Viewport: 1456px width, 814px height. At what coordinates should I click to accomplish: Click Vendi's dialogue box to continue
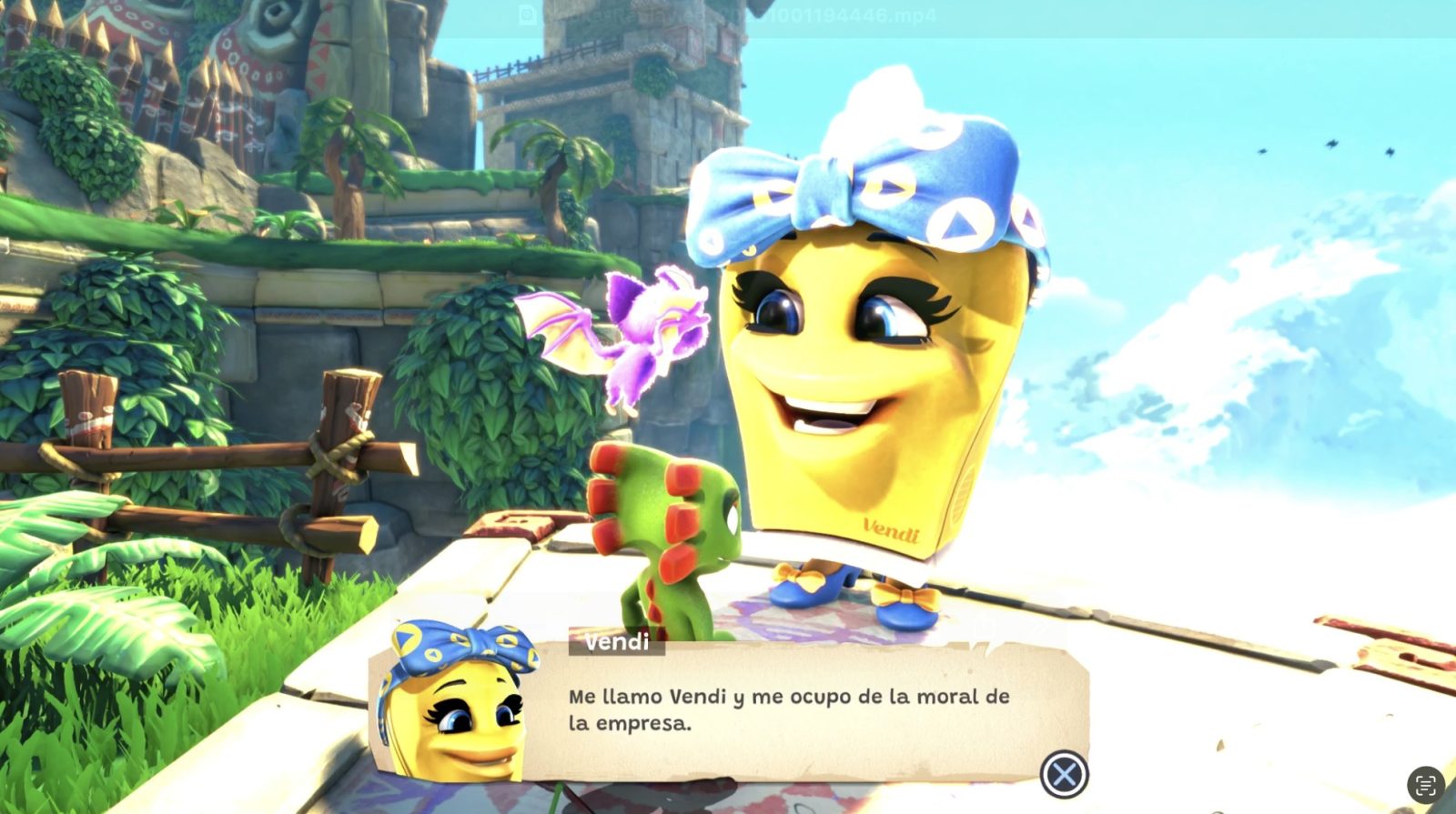[788, 711]
